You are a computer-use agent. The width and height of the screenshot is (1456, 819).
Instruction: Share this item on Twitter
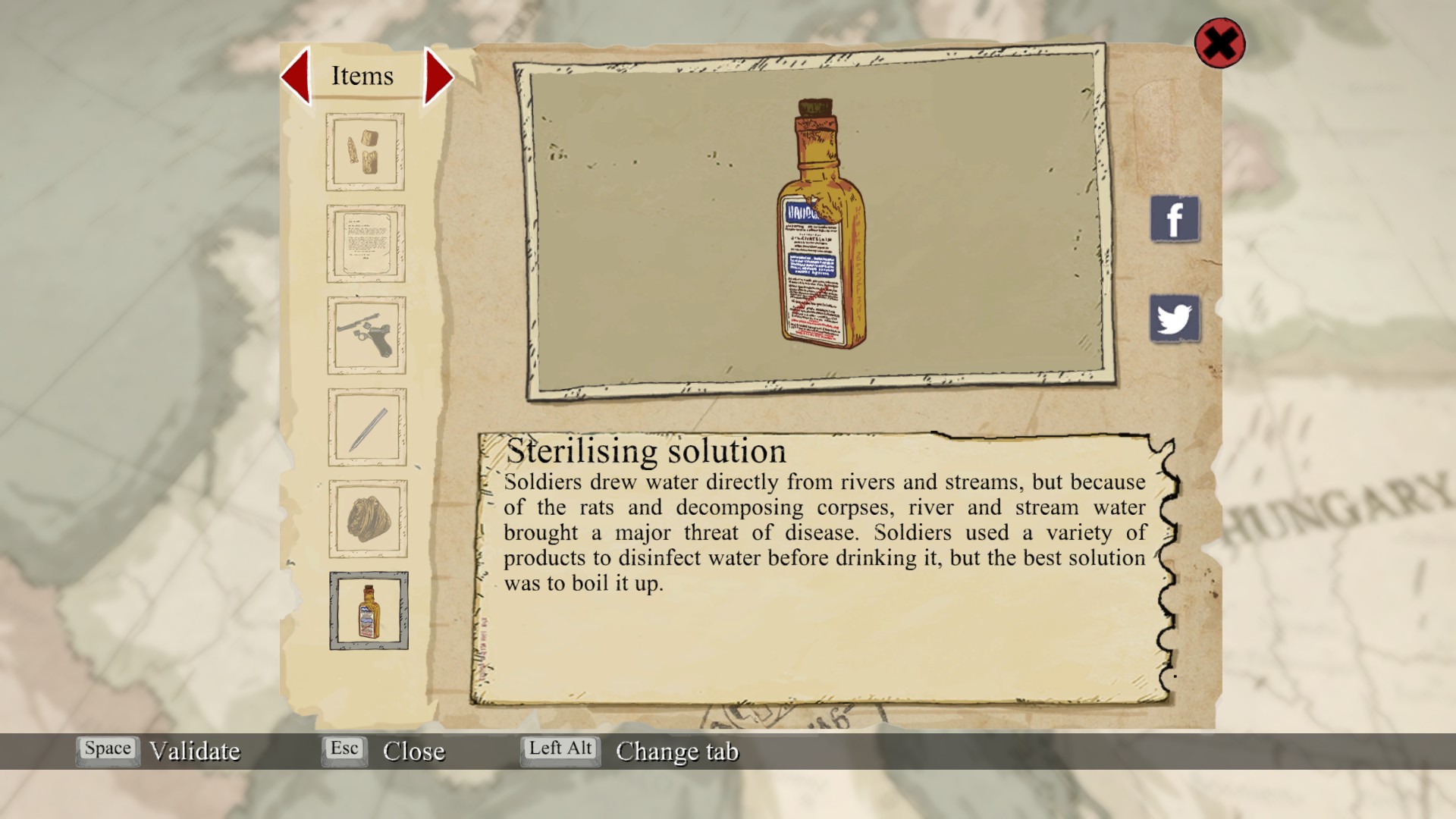click(1175, 318)
